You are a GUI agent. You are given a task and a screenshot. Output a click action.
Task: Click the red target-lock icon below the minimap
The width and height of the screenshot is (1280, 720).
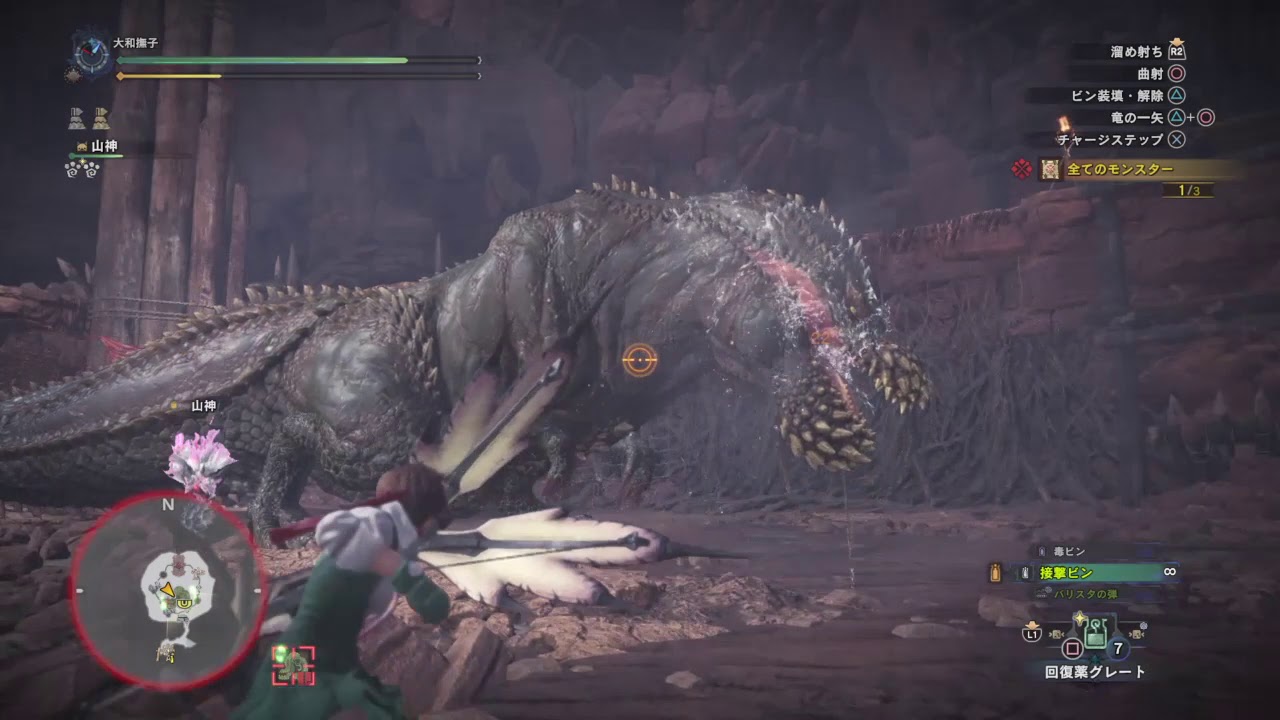click(x=293, y=665)
